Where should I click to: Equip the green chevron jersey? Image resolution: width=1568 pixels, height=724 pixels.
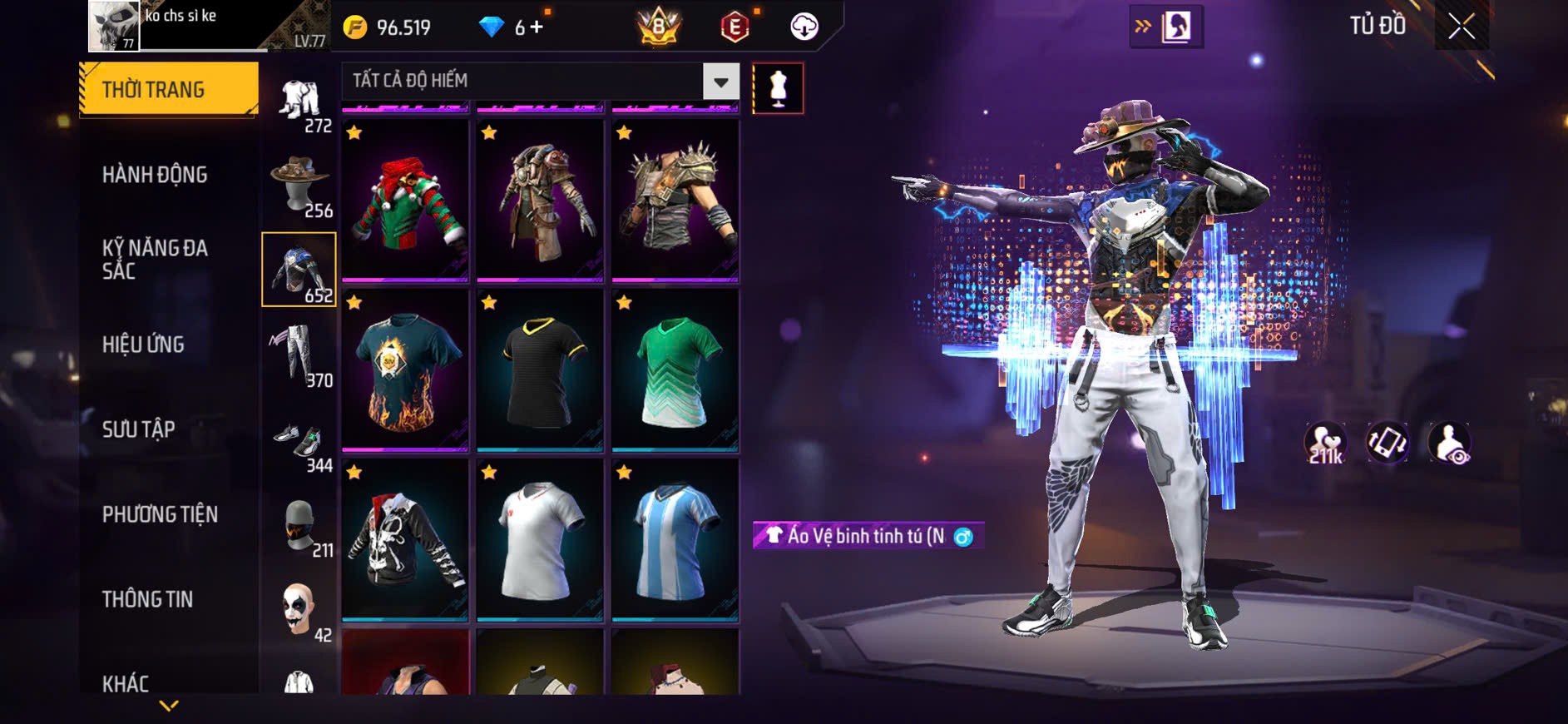pos(675,370)
